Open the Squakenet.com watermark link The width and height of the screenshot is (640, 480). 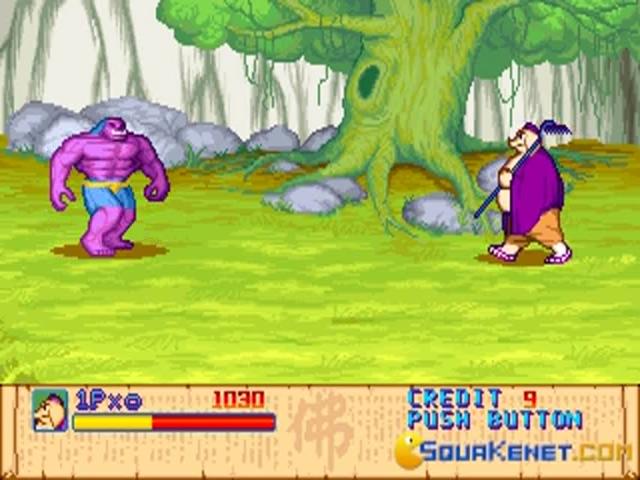(x=512, y=451)
